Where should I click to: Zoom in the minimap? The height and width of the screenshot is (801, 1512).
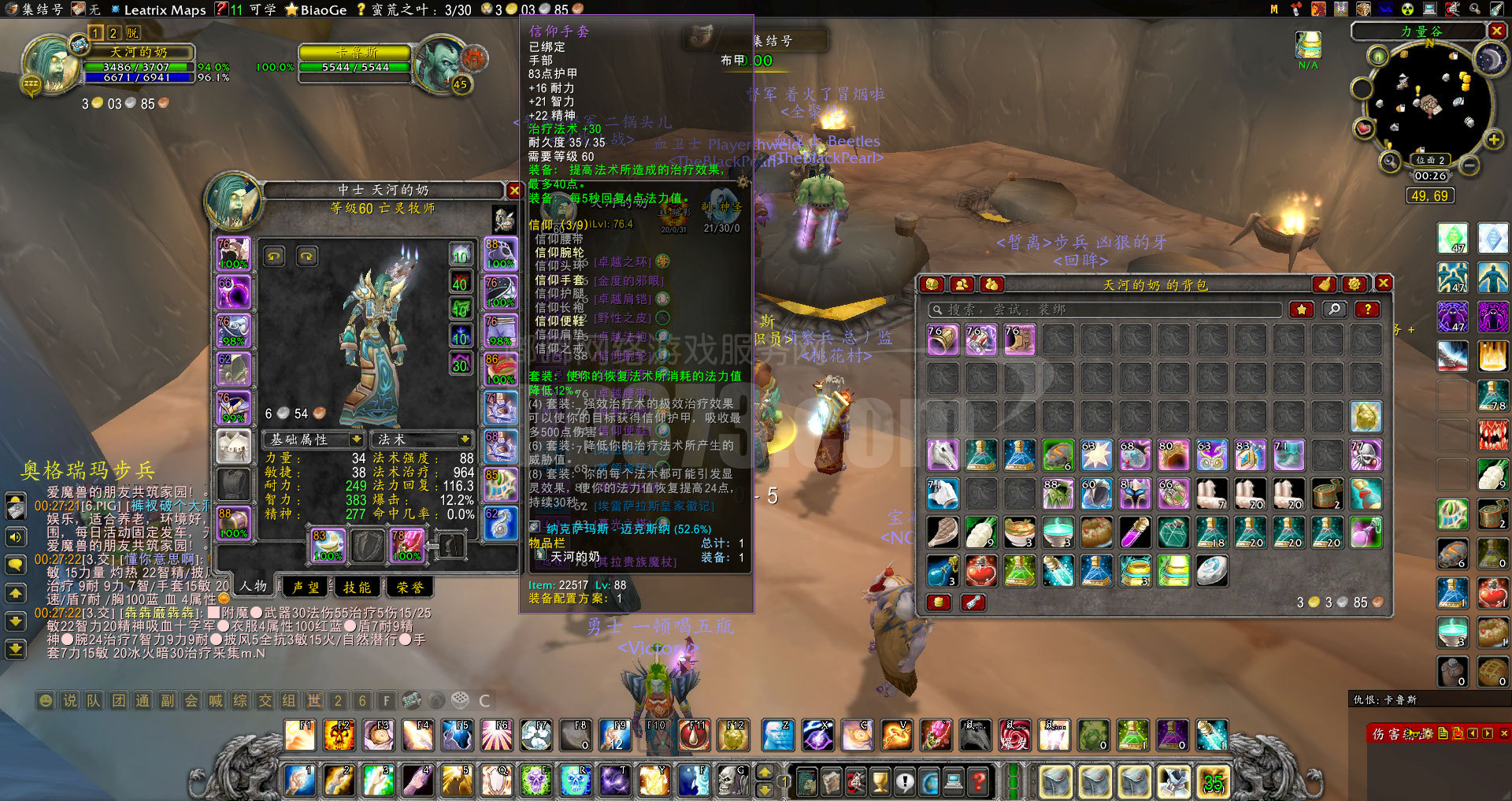click(1493, 140)
